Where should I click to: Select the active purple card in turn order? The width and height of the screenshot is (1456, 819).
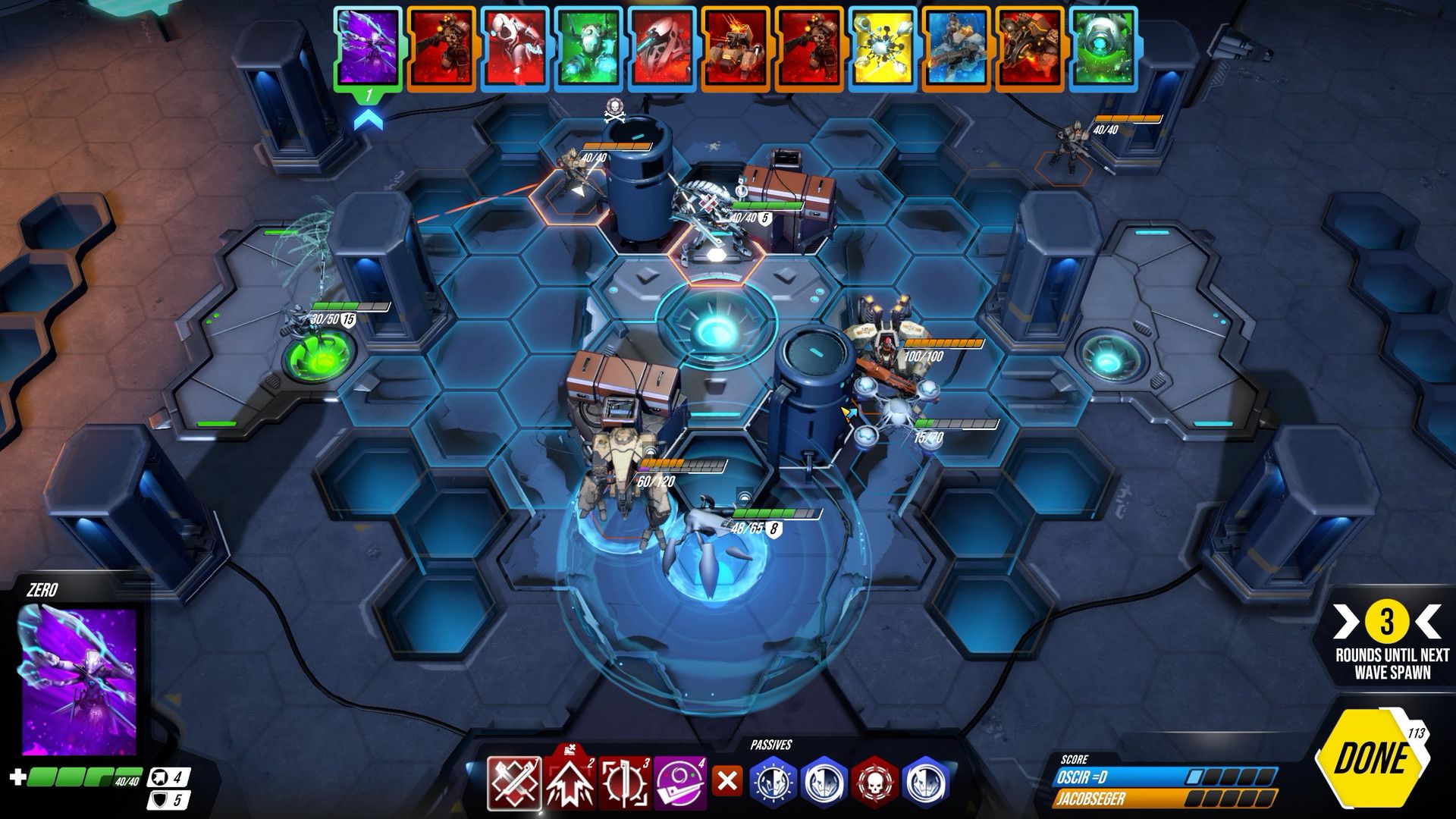368,47
